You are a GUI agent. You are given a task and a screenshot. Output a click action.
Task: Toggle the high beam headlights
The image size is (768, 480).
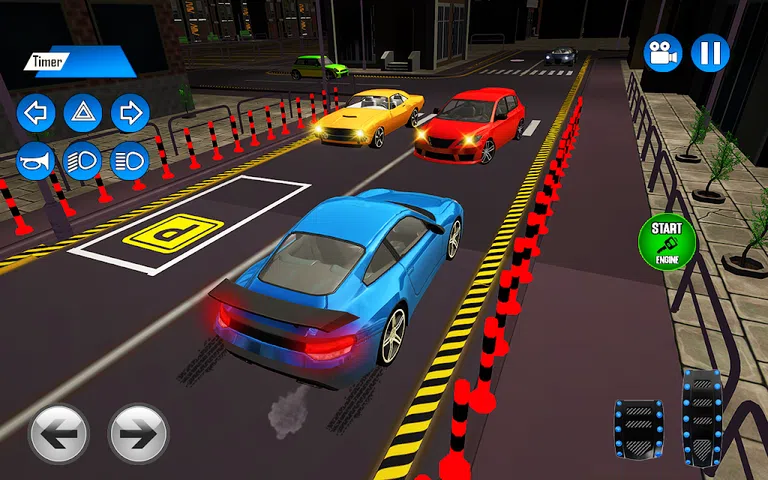[130, 160]
